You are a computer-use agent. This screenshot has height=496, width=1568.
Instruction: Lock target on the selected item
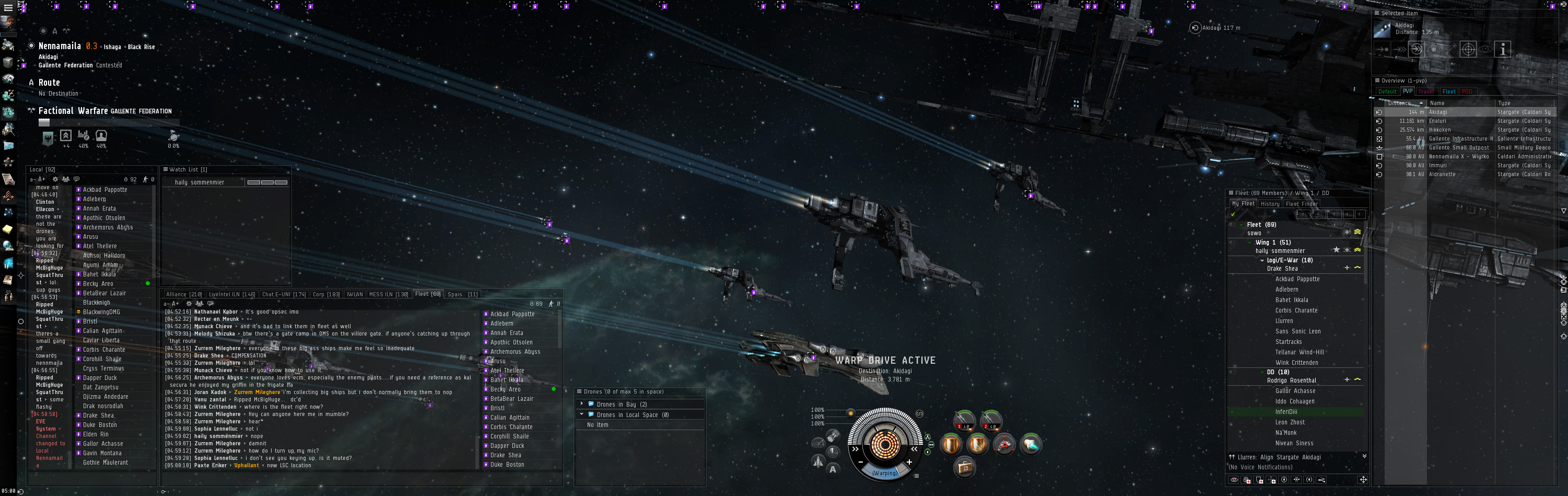pyautogui.click(x=1468, y=50)
